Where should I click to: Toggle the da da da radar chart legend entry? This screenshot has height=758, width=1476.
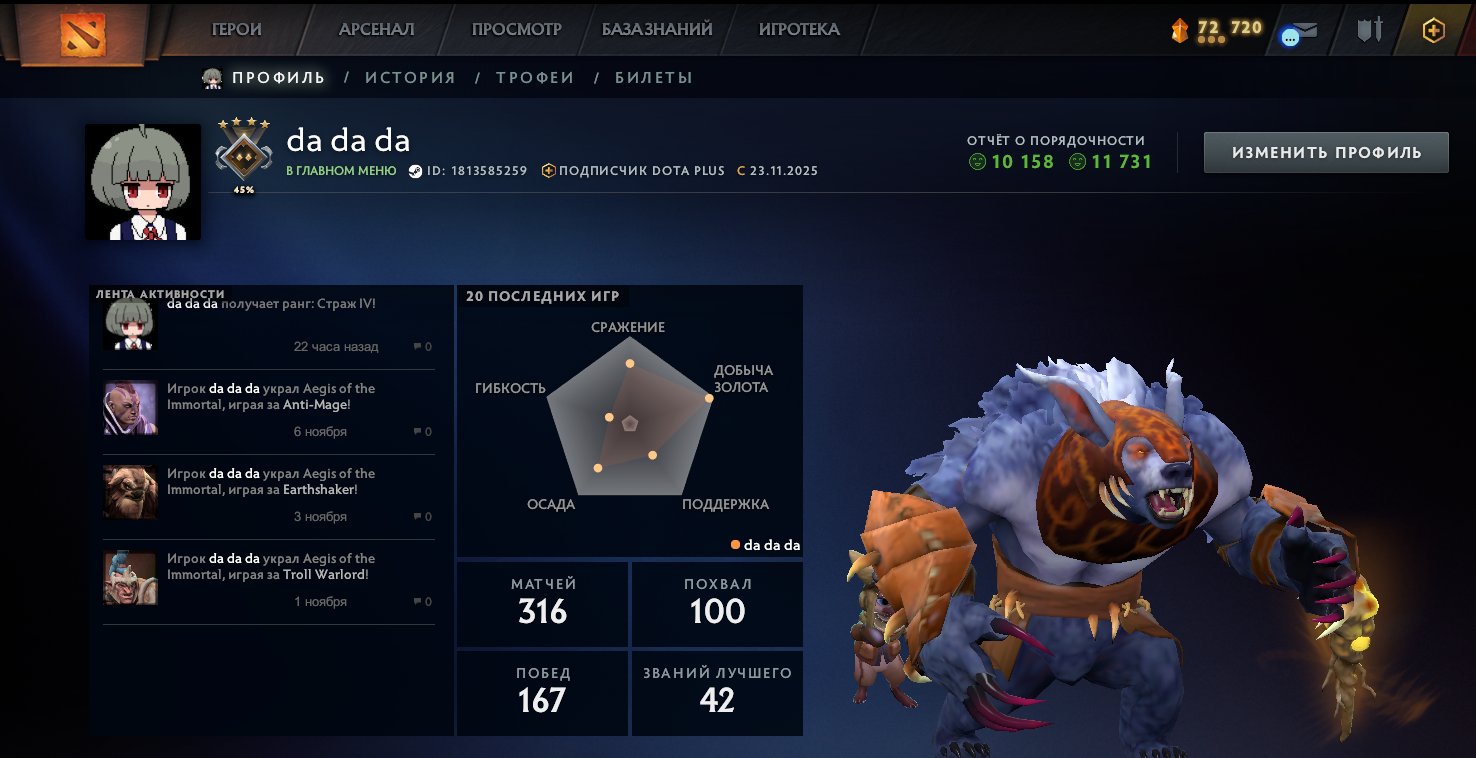coord(766,543)
